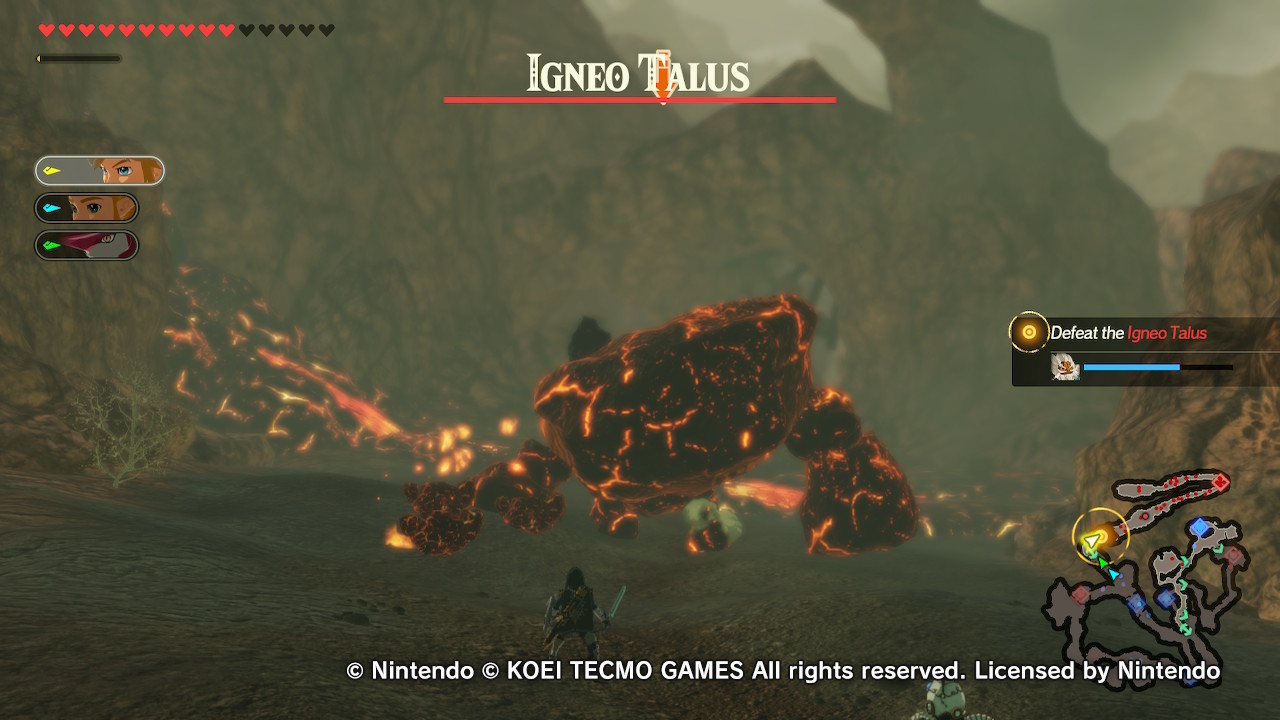Choose Mipha's character portrait
1280x720 pixels.
point(87,245)
